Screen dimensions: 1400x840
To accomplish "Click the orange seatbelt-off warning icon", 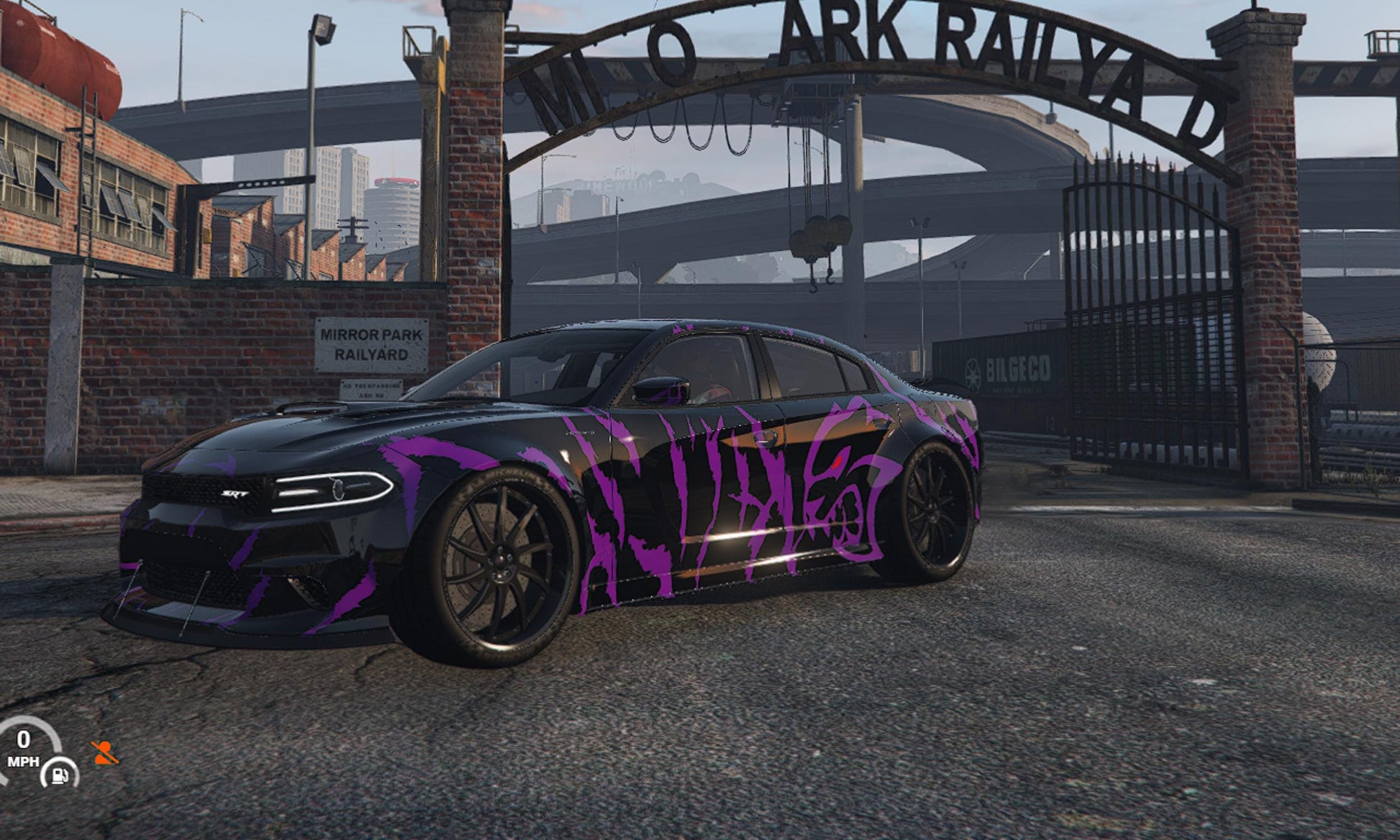I will point(105,753).
